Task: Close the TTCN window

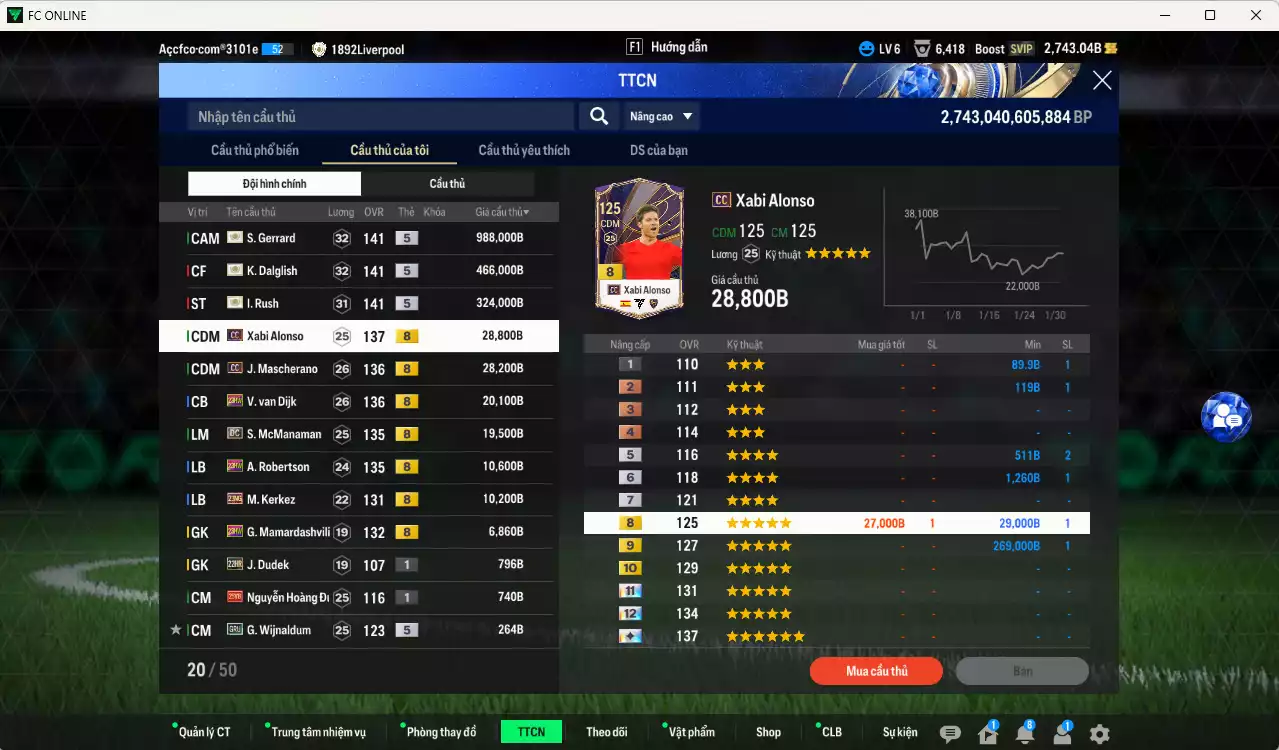Action: 1102,81
